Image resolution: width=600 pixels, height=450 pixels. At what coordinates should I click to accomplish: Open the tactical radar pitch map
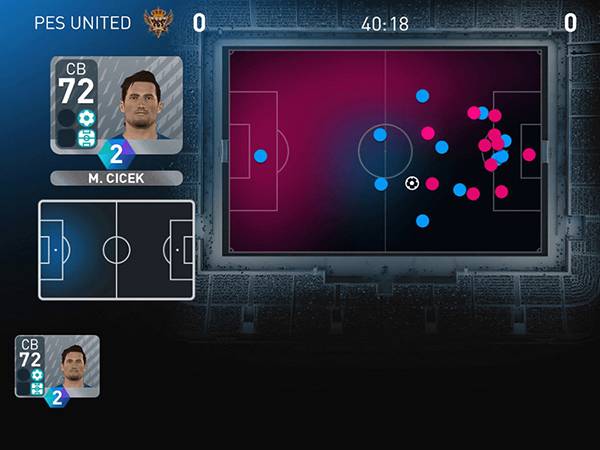pyautogui.click(x=386, y=150)
